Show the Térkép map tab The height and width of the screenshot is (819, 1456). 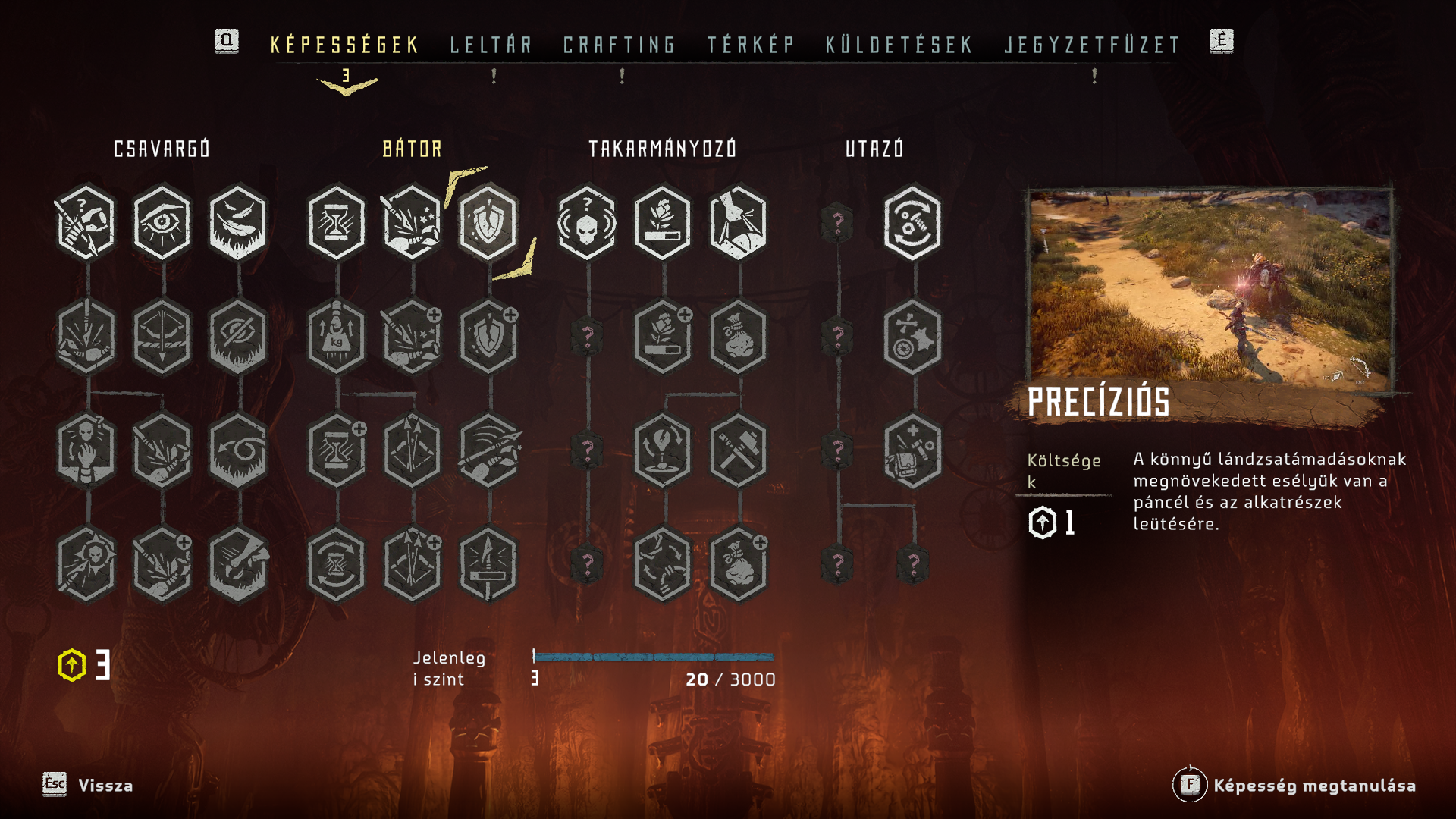click(751, 45)
